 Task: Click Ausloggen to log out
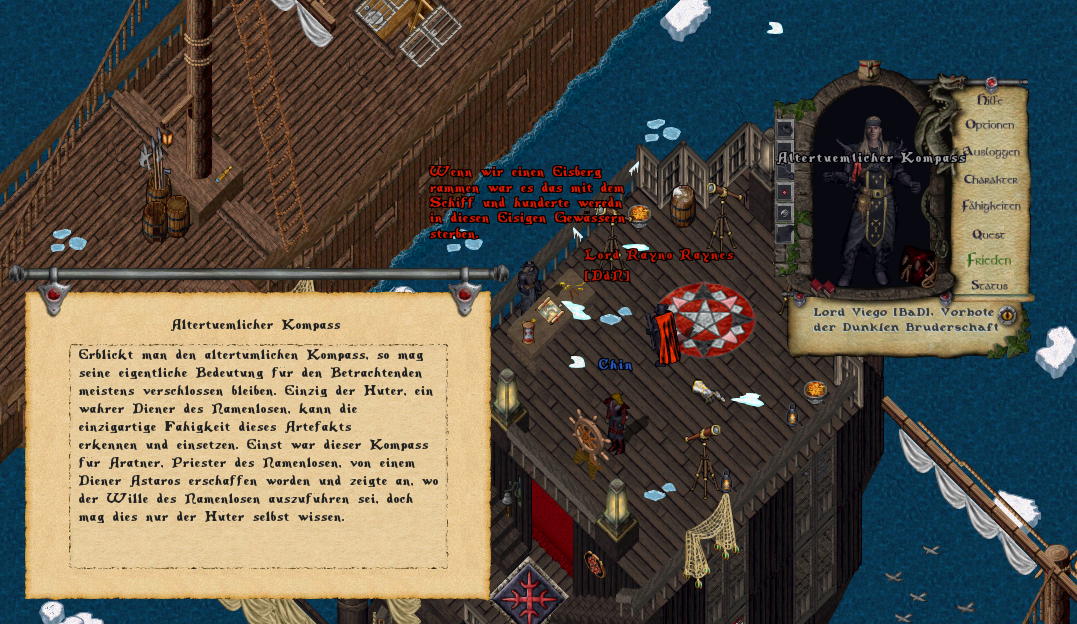pos(991,152)
